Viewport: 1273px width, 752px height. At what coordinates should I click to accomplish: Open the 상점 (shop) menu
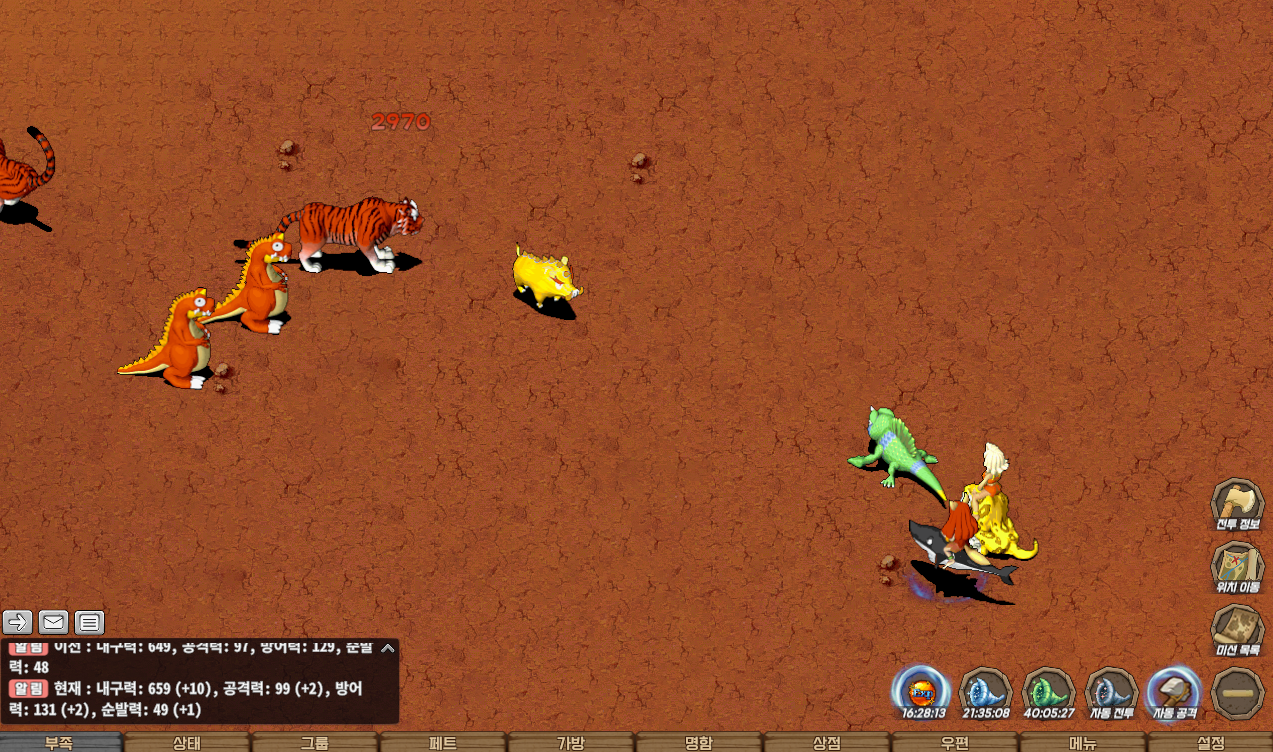[x=827, y=743]
